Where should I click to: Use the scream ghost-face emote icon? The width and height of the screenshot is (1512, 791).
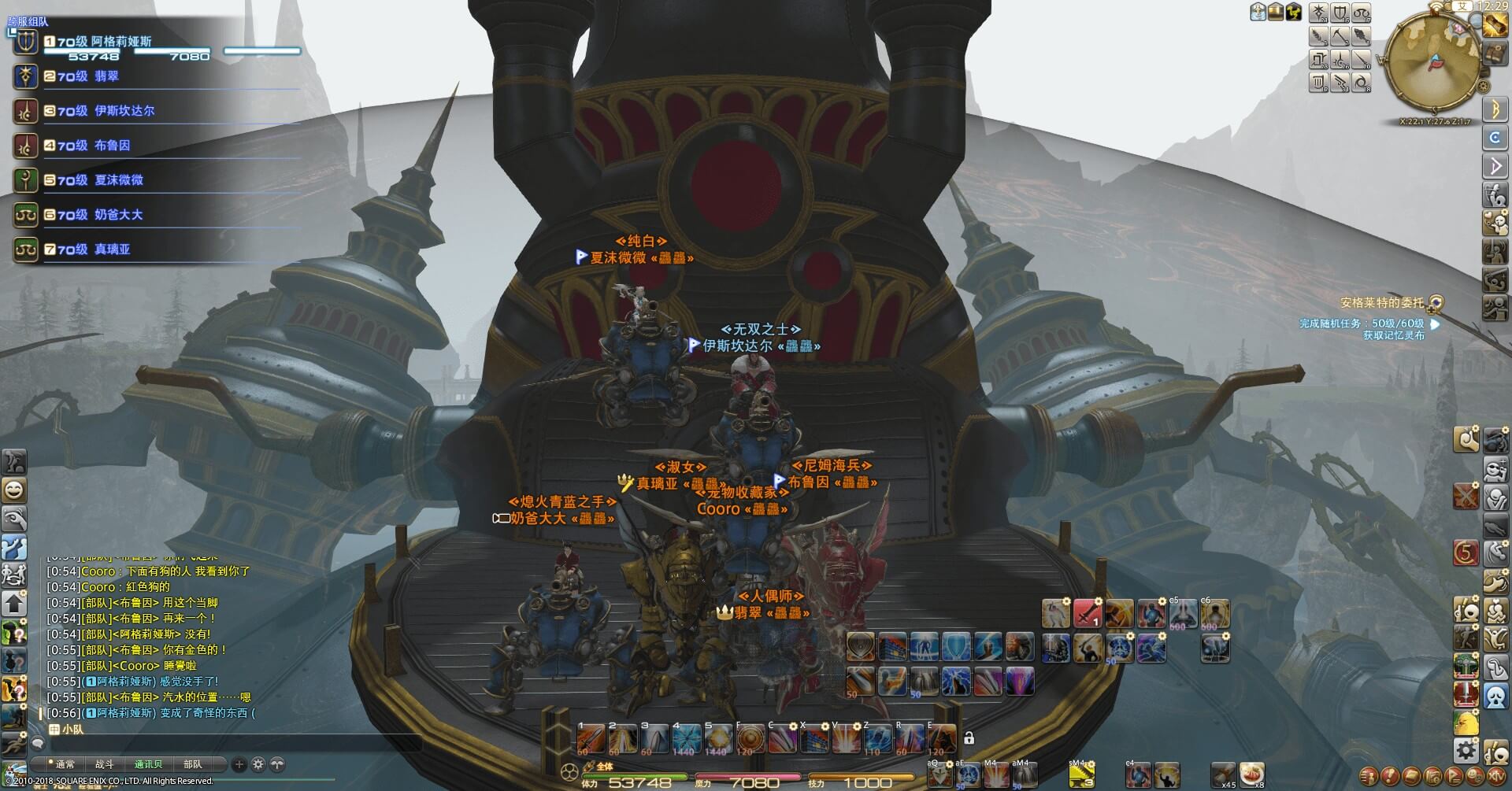click(x=1496, y=697)
